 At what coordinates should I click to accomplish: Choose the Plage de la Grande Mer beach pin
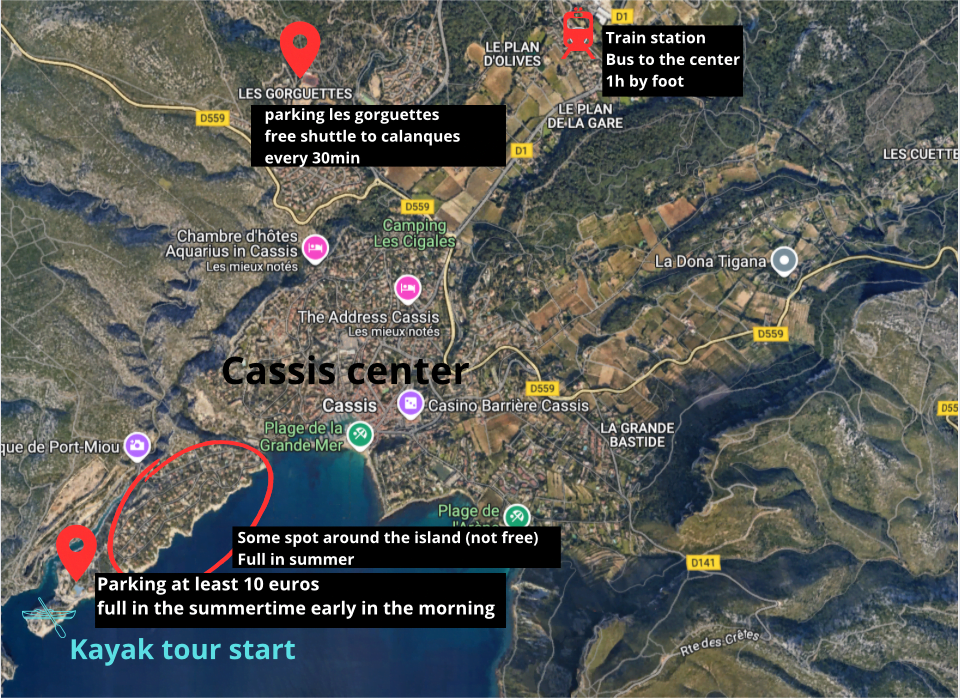360,434
